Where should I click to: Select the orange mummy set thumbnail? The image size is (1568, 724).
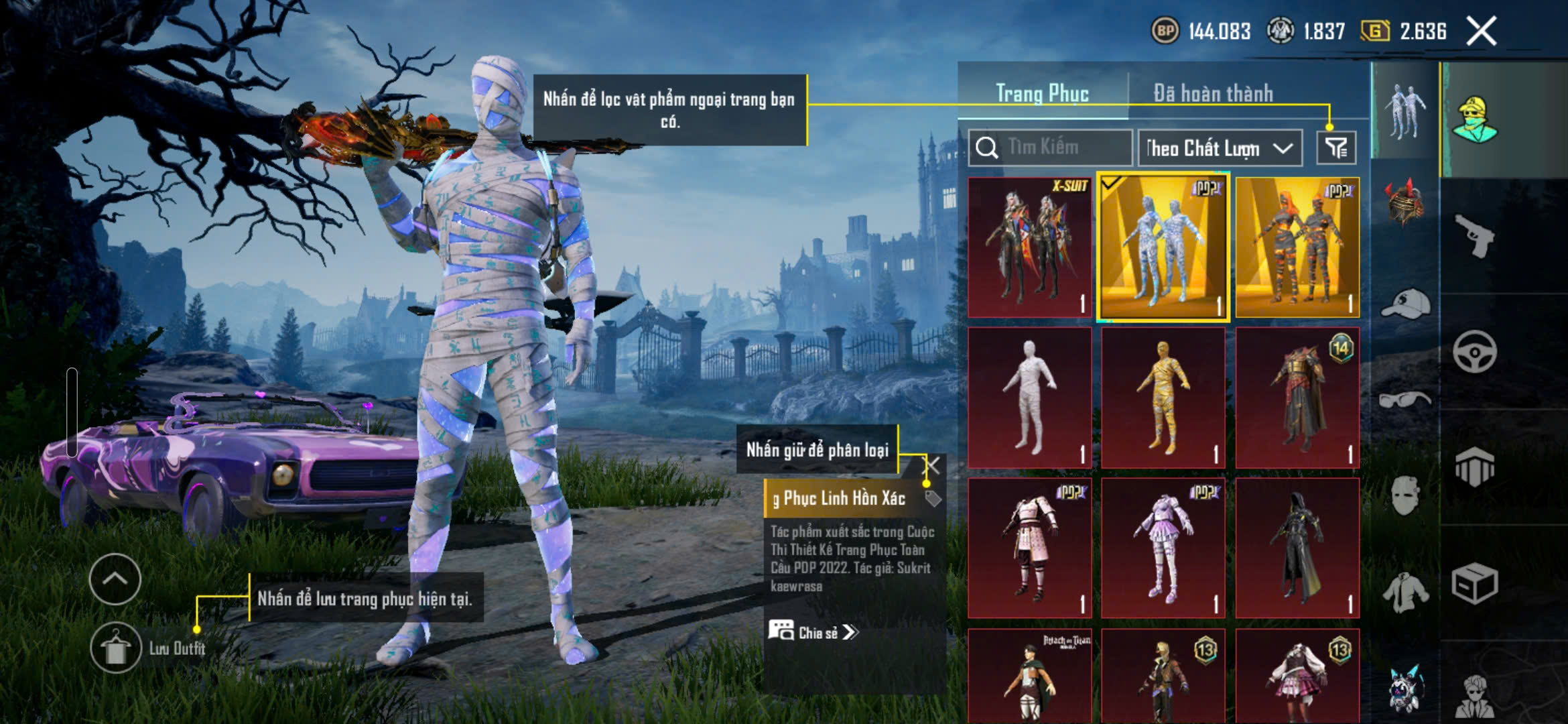1297,247
